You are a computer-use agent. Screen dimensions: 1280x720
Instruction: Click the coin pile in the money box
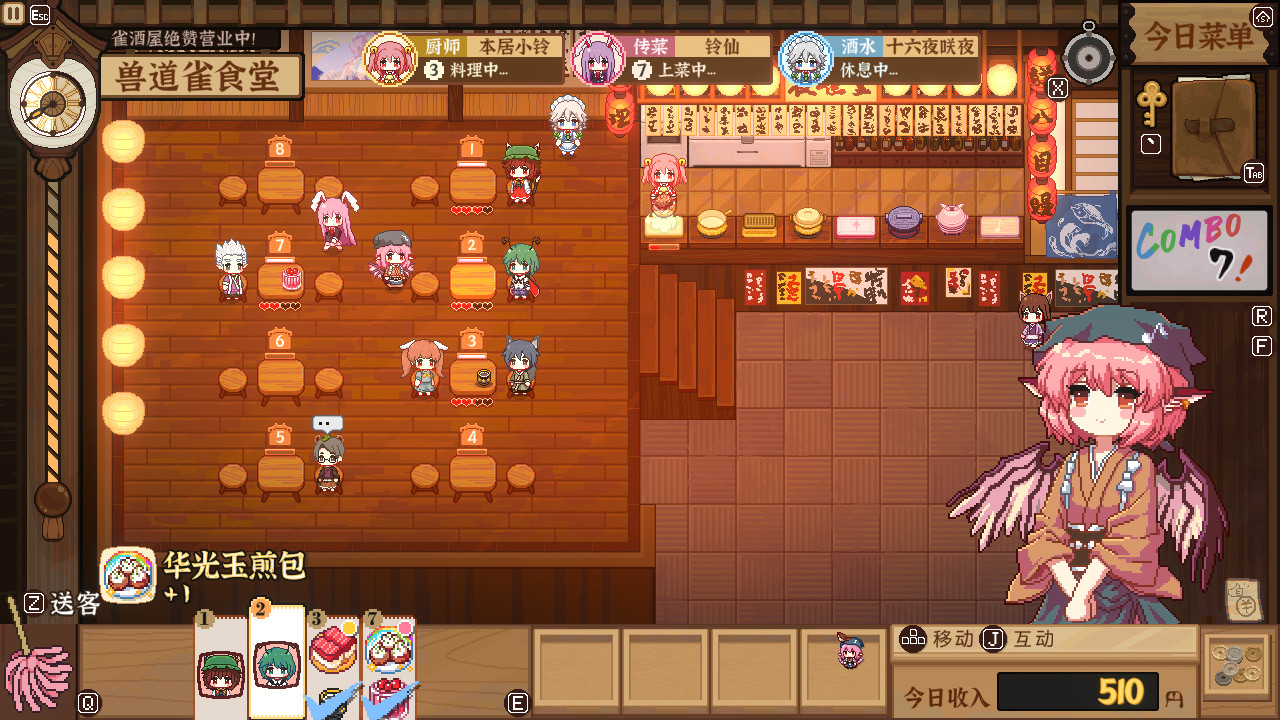(x=1239, y=662)
